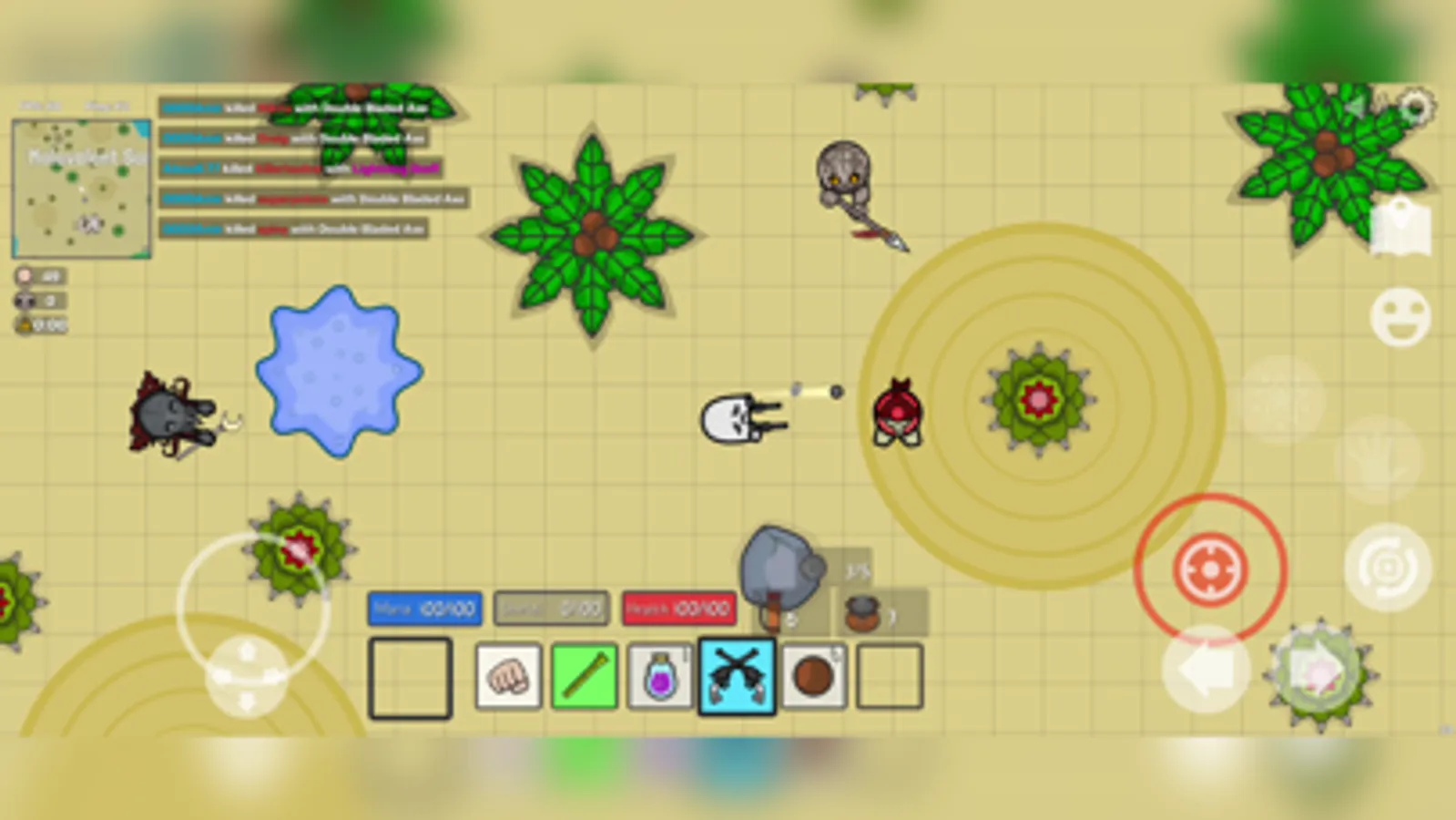
Task: Tap the circular reload icon
Action: (x=1385, y=565)
